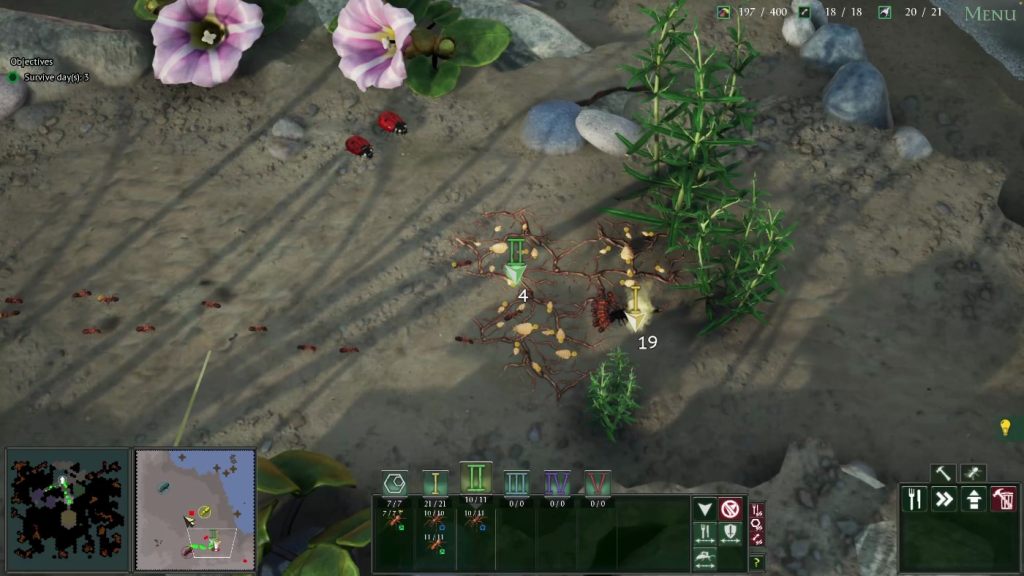Toggle the shield group behaviour button
The width and height of the screenshot is (1024, 576).
click(730, 534)
